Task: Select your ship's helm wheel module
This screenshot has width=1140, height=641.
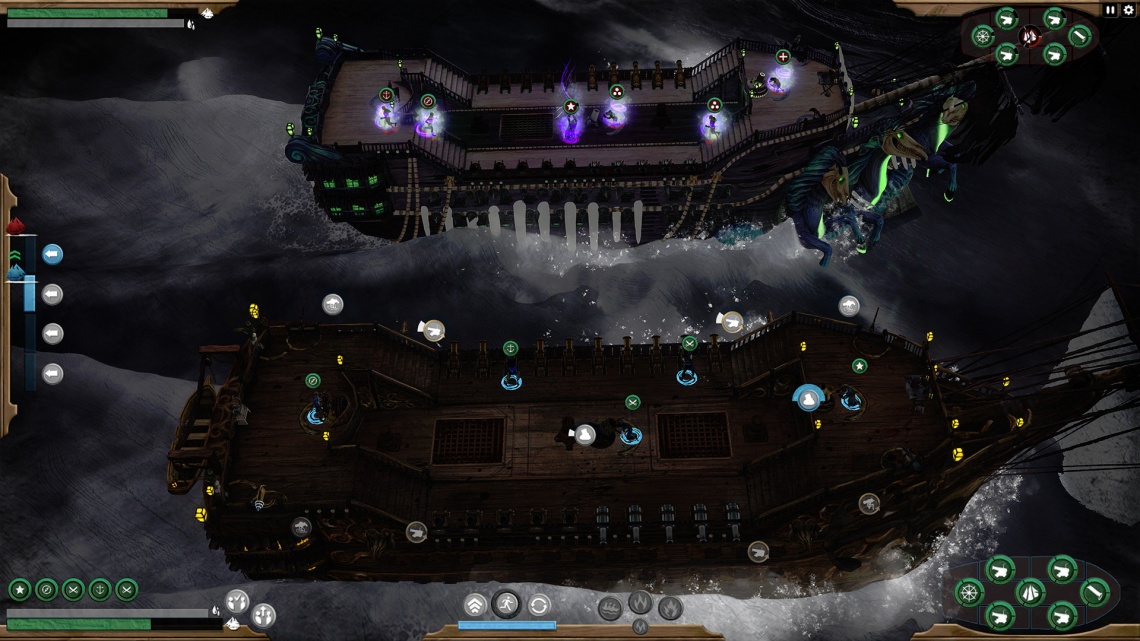Action: [968, 592]
